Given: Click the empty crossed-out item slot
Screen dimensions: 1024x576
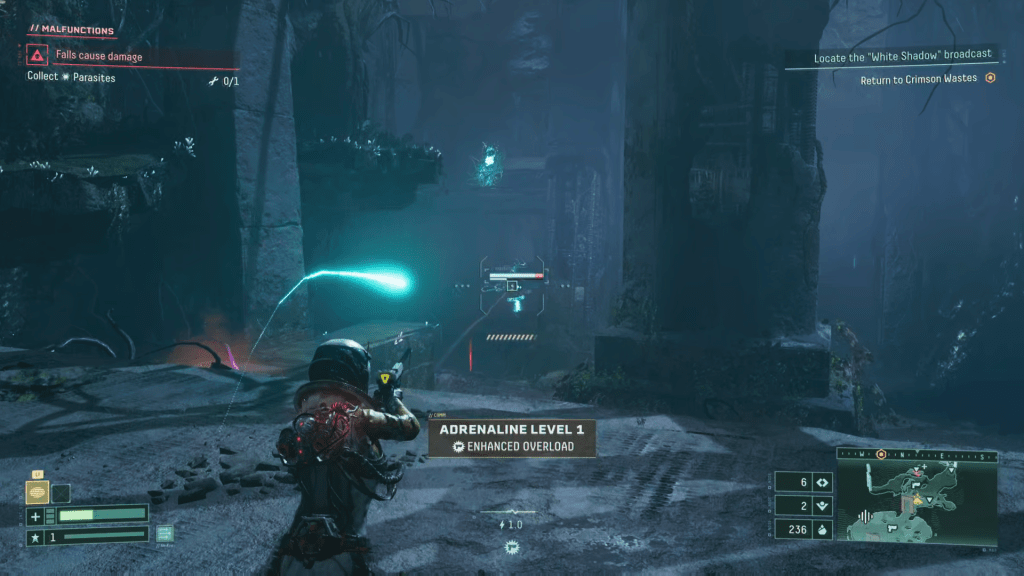Looking at the screenshot, I should click(61, 492).
